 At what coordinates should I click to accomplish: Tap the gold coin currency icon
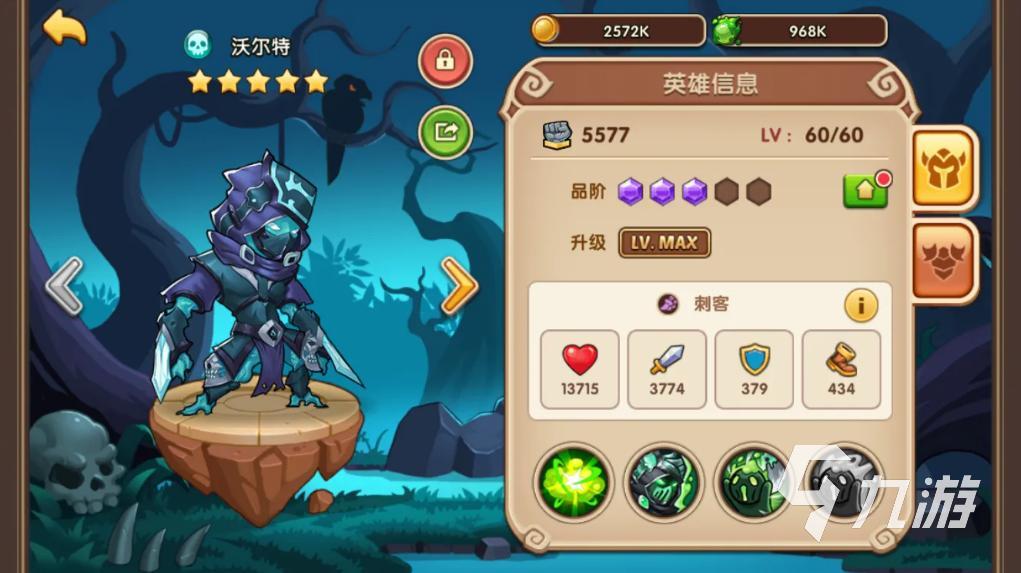pyautogui.click(x=546, y=30)
